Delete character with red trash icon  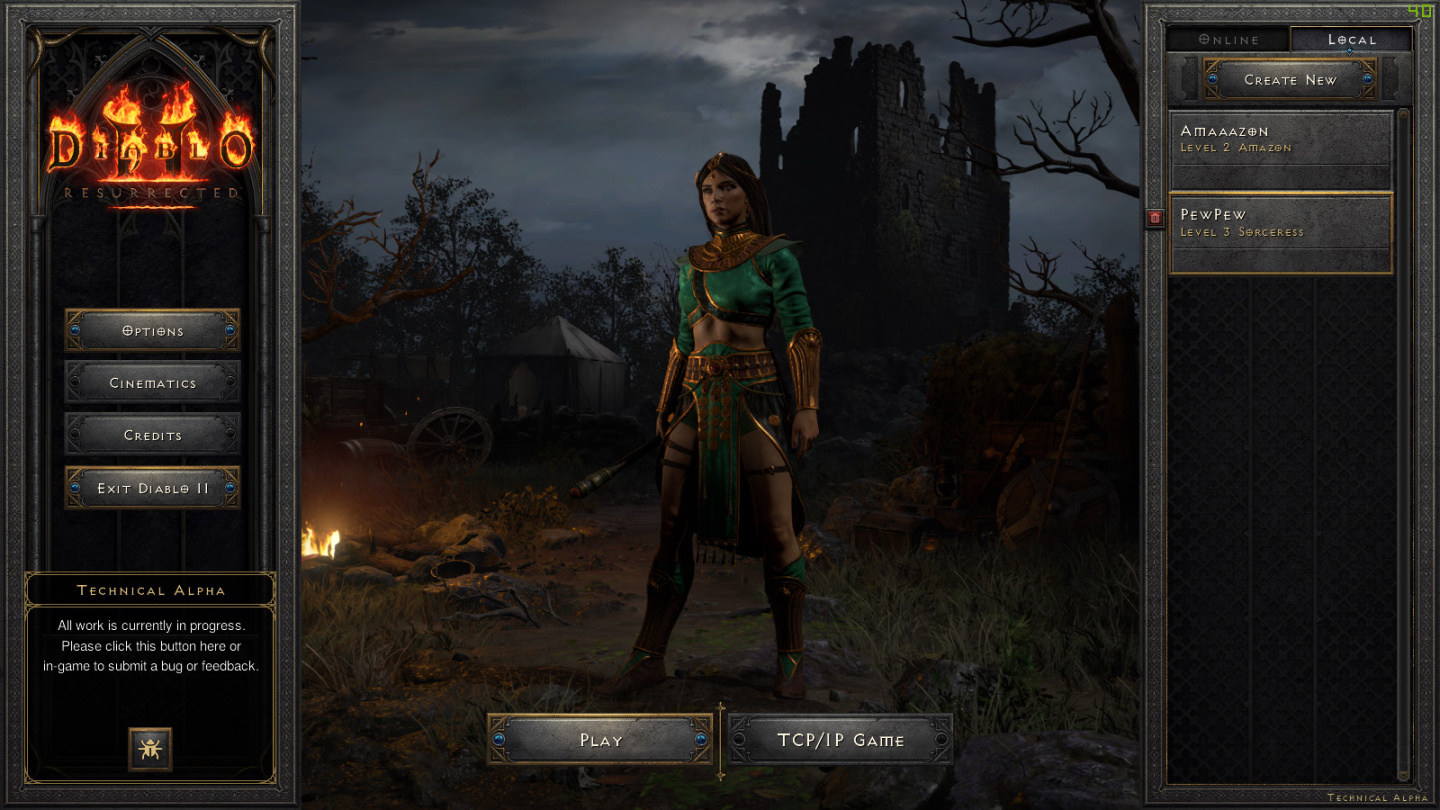pyautogui.click(x=1155, y=218)
